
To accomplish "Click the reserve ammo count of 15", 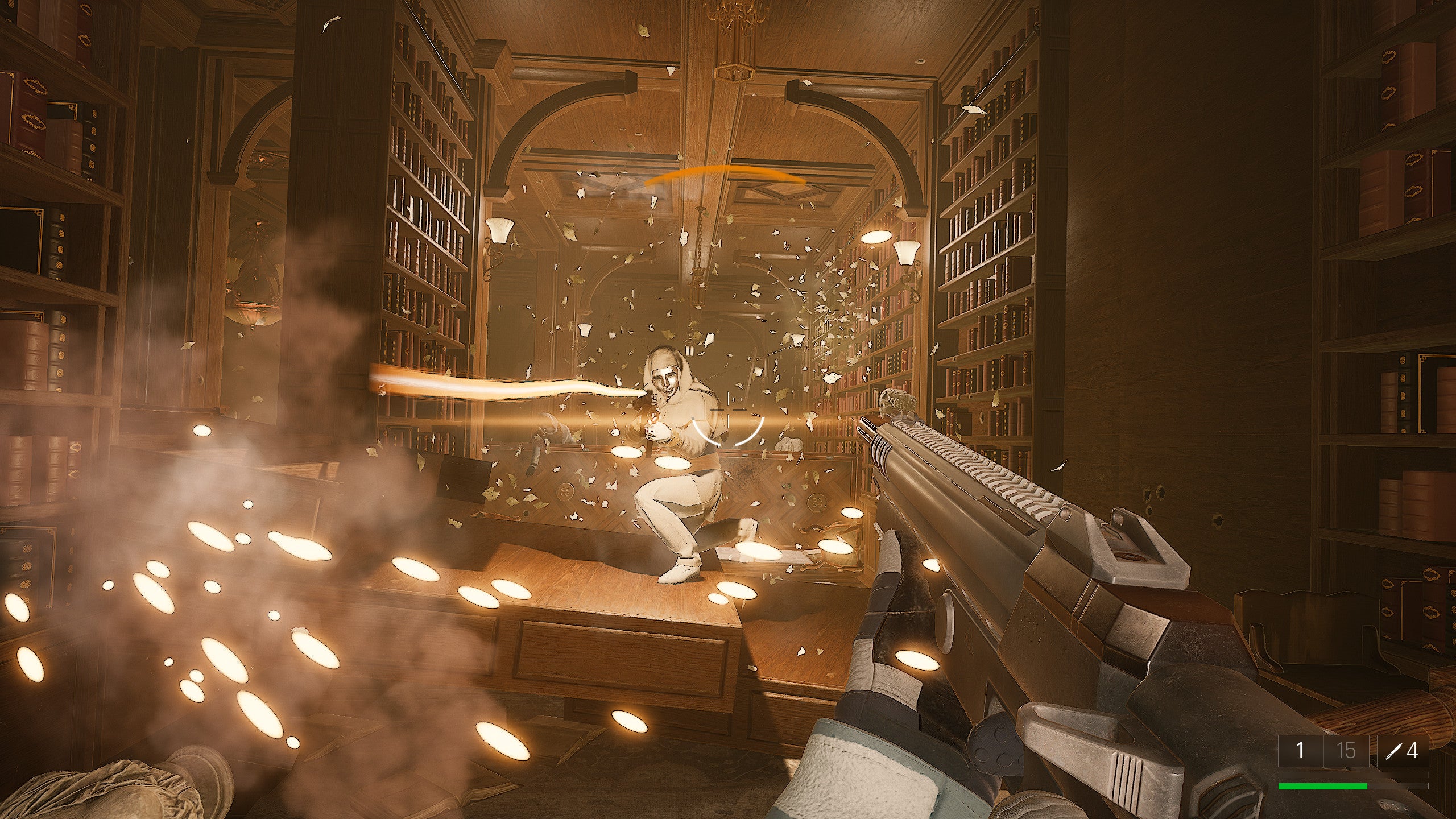I will 1345,752.
